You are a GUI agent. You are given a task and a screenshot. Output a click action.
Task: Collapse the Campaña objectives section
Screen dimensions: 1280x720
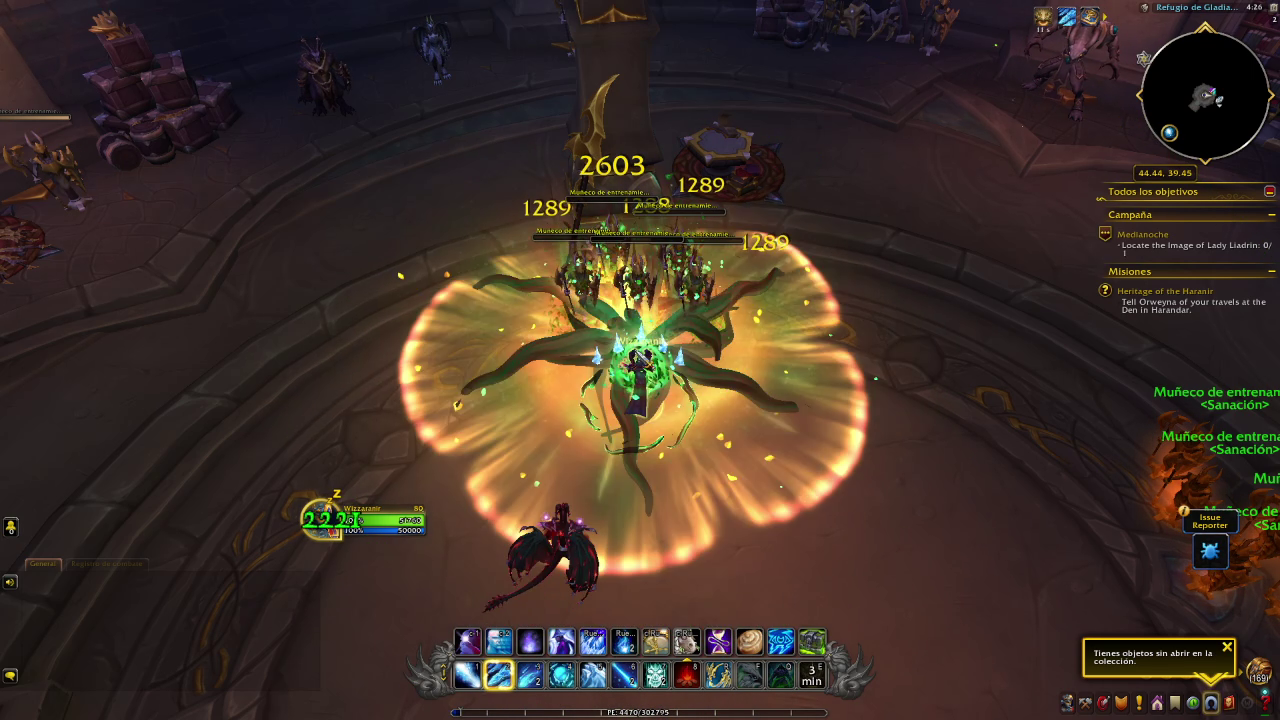tap(1272, 215)
